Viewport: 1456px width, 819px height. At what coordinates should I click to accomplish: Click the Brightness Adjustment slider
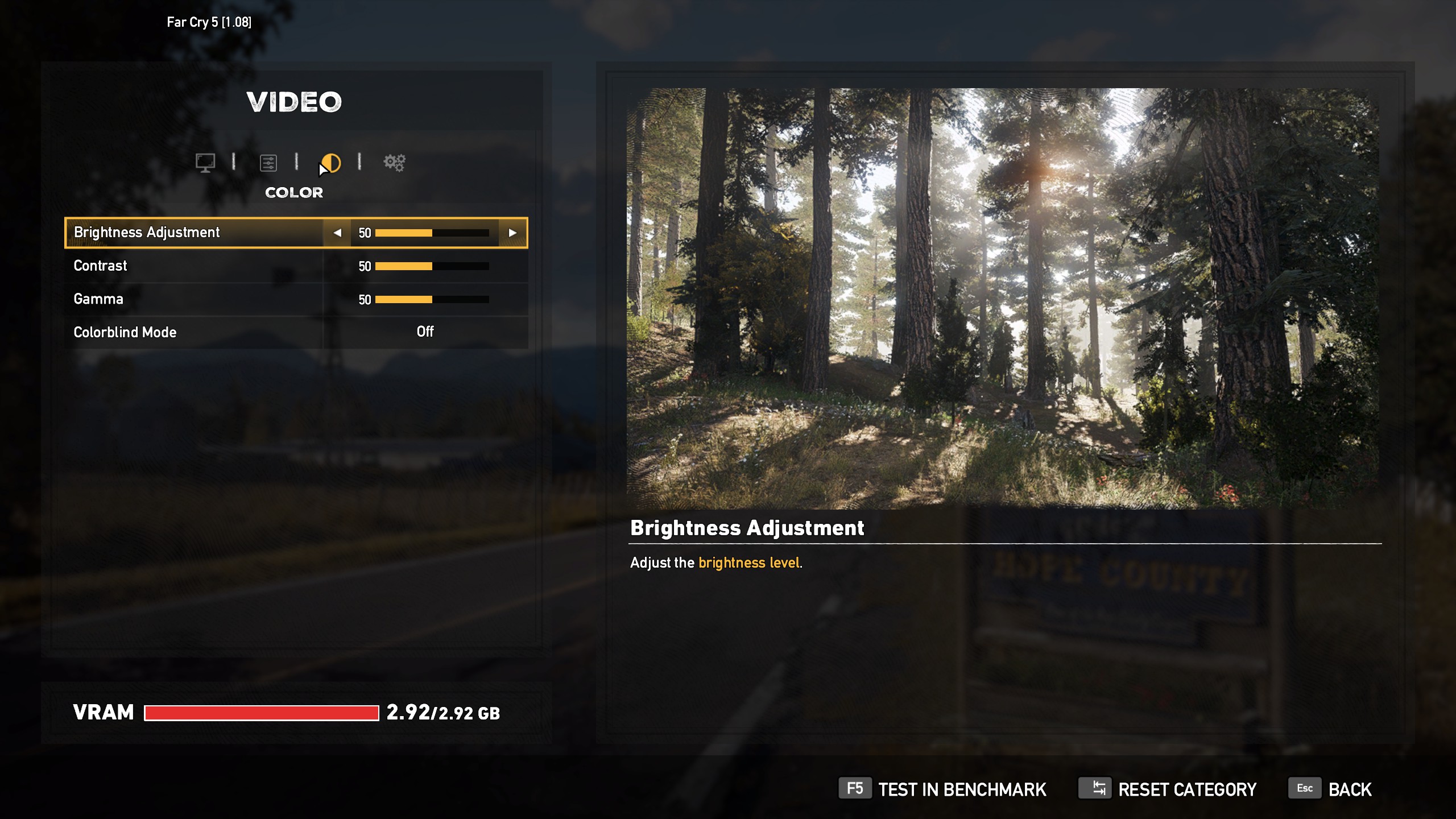pos(432,233)
